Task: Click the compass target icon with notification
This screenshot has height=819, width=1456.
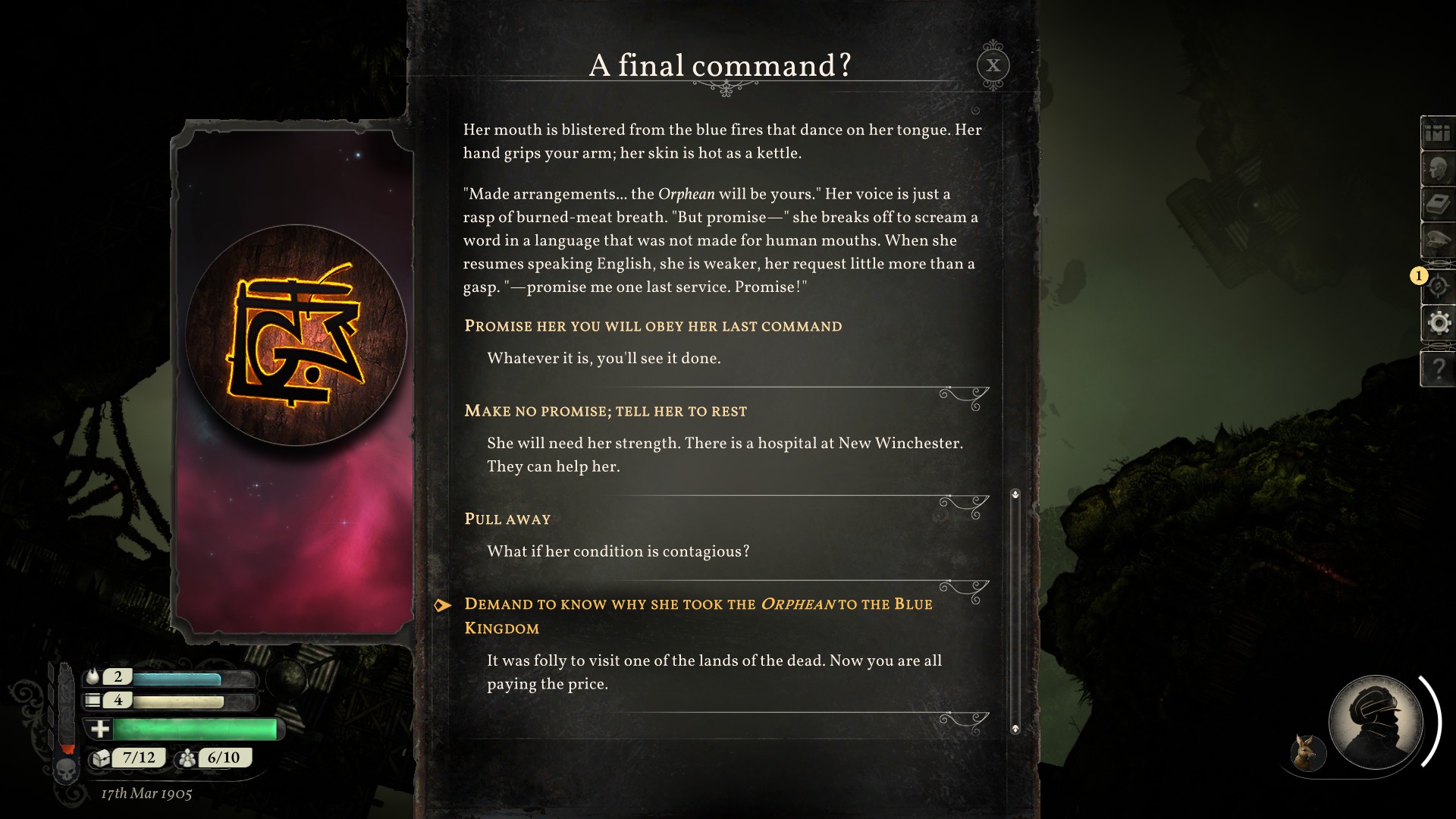Action: 1437,286
